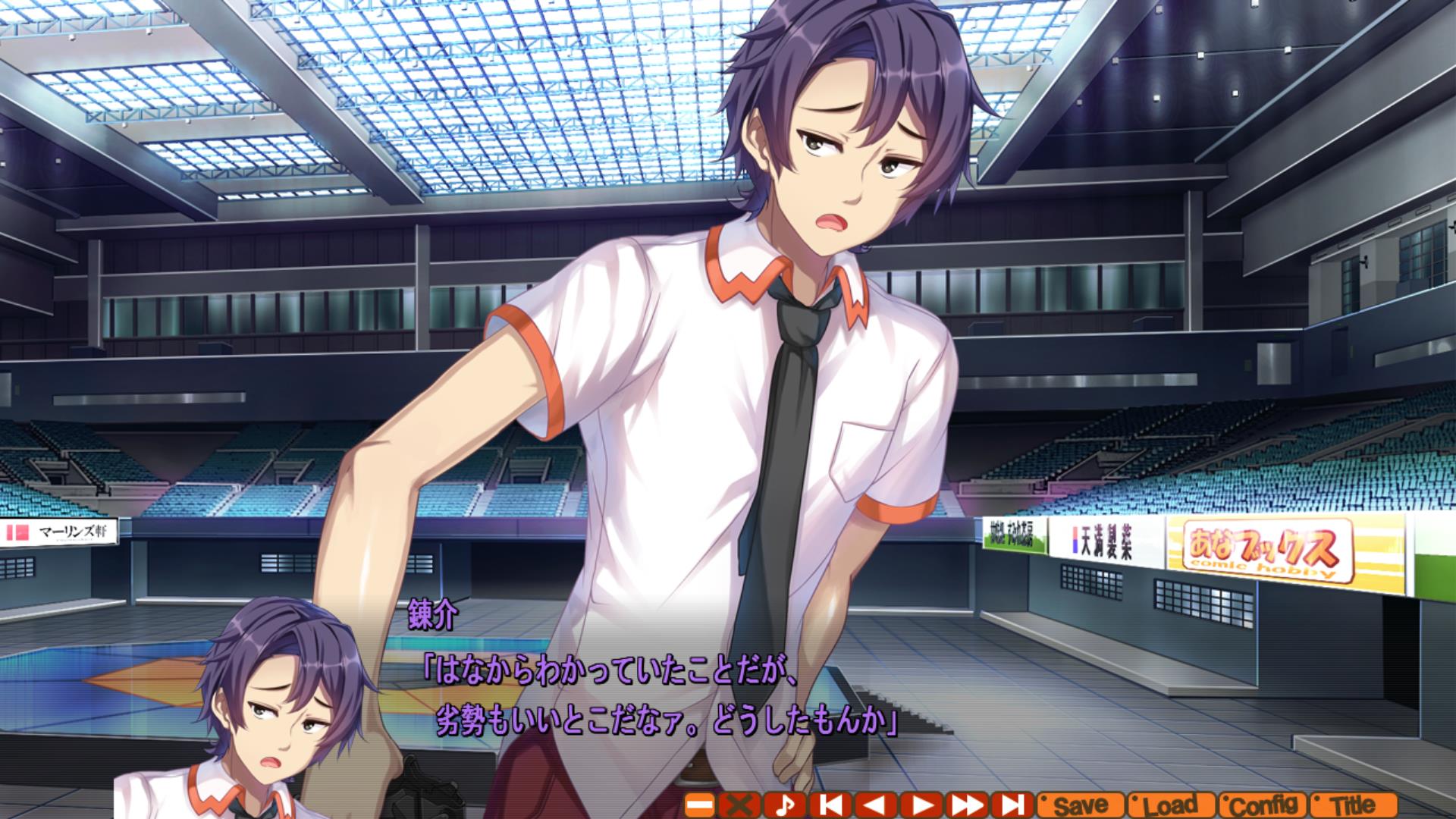The image size is (1456, 819).
Task: Skip ahead with the skip-to-next button
Action: [x=1012, y=805]
